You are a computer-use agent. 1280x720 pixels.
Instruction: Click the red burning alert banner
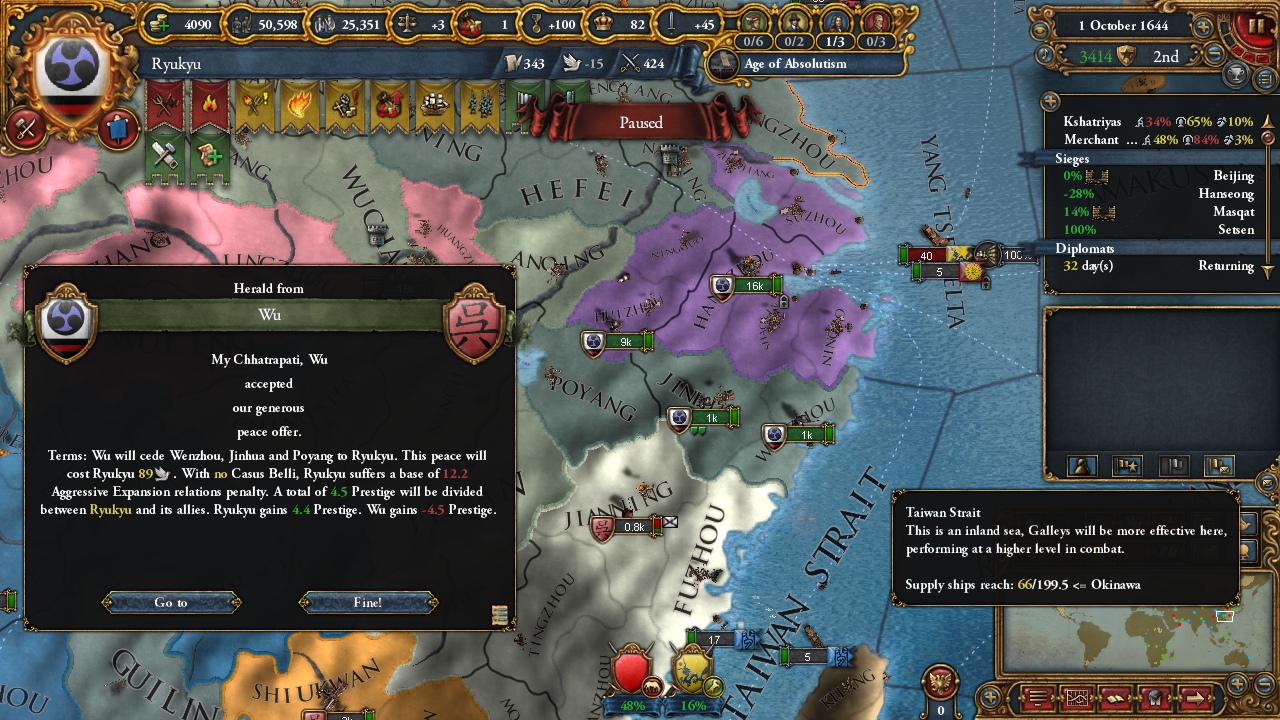[210, 105]
